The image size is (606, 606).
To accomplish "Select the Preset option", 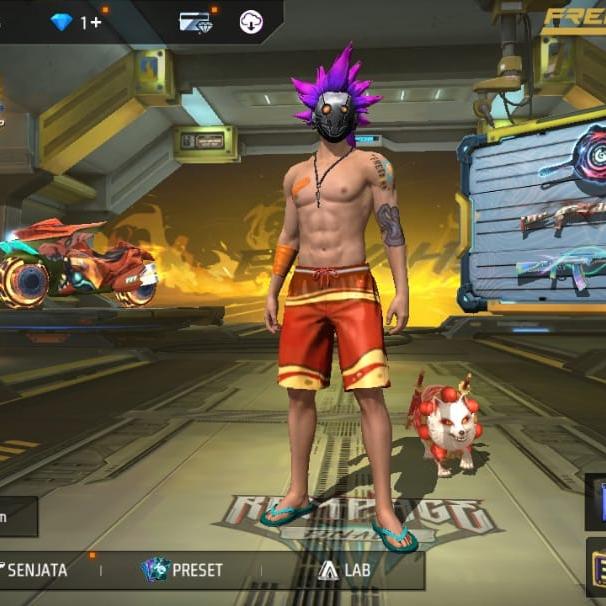I will tap(182, 570).
